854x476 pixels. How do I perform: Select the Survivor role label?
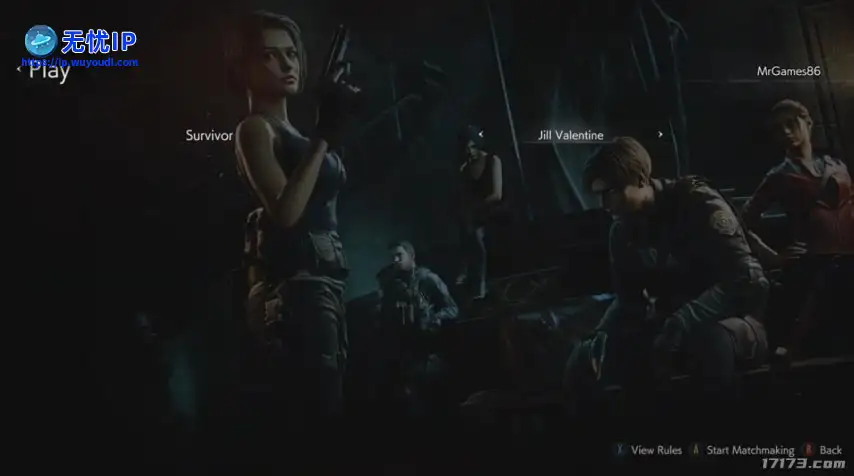tap(209, 134)
